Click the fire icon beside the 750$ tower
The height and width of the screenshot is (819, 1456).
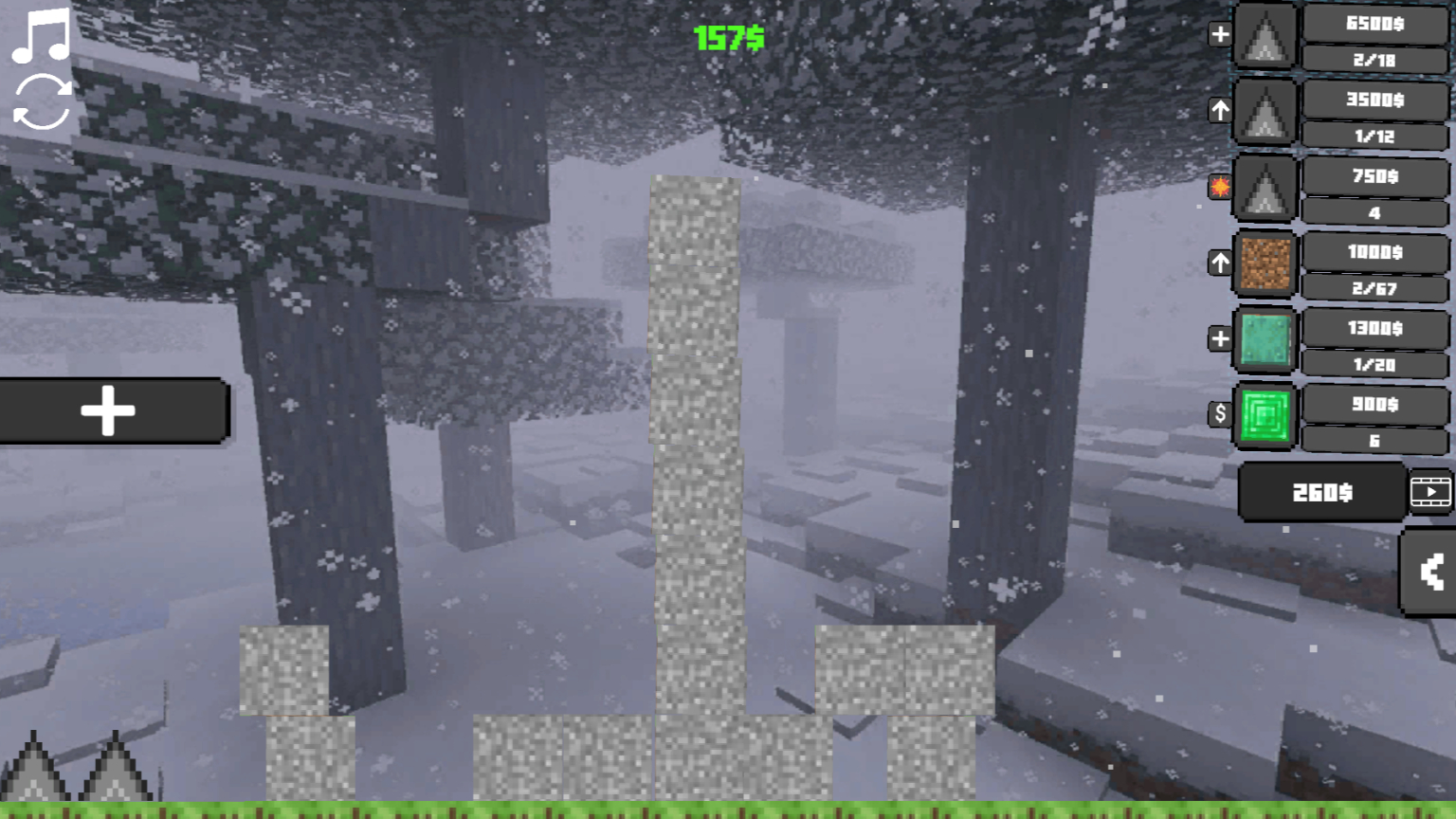1220,187
